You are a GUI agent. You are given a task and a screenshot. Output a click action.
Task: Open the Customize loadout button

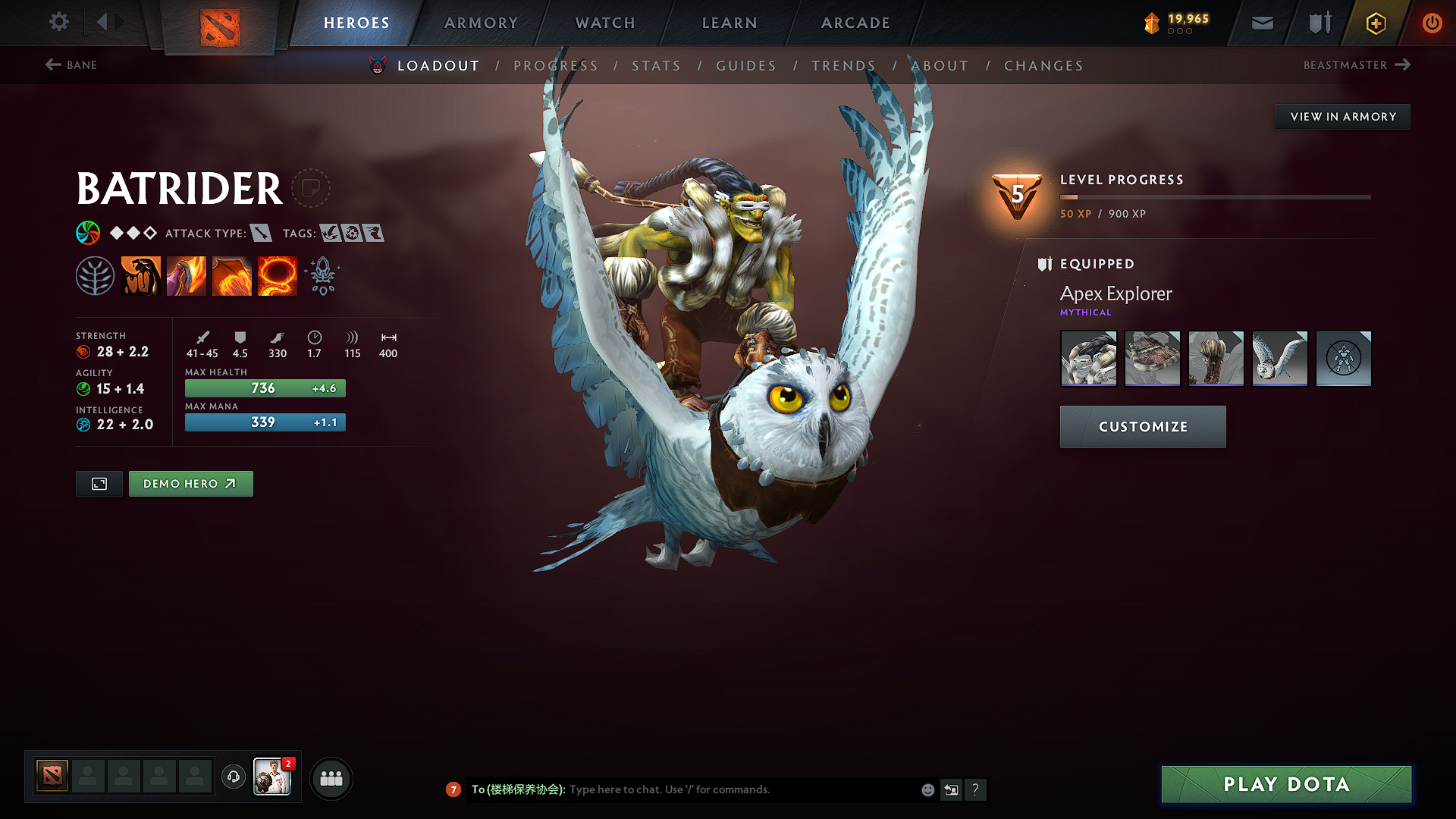pos(1143,427)
